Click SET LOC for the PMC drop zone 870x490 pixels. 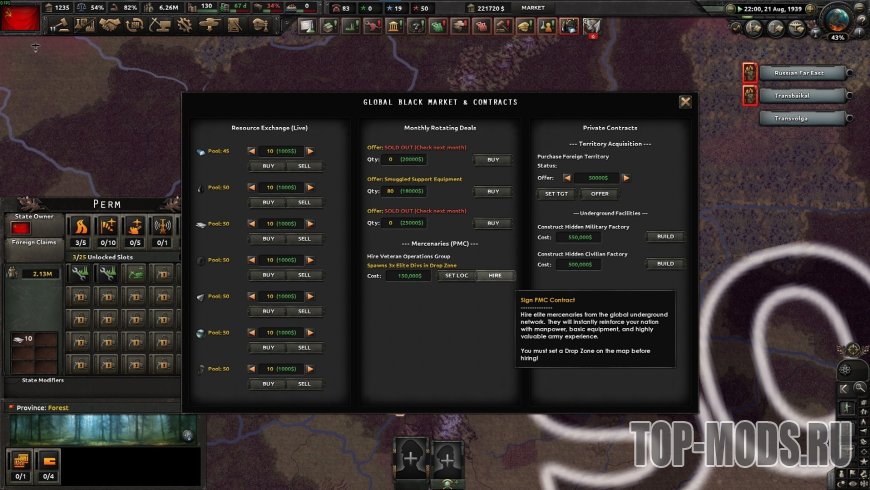(x=455, y=275)
